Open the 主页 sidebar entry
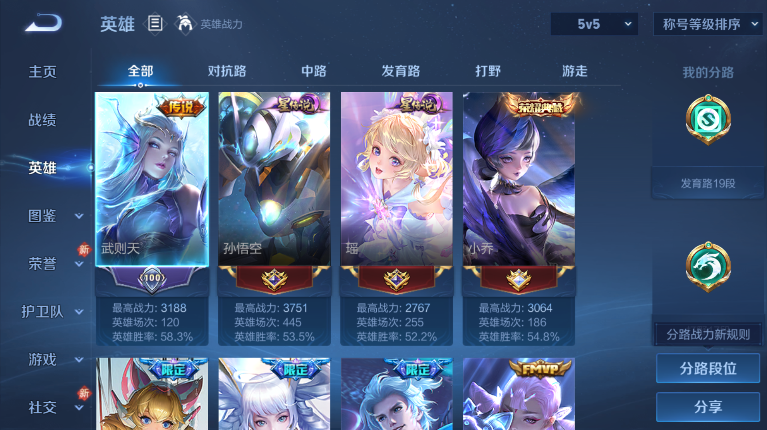Viewport: 767px width, 430px height. (x=42, y=72)
